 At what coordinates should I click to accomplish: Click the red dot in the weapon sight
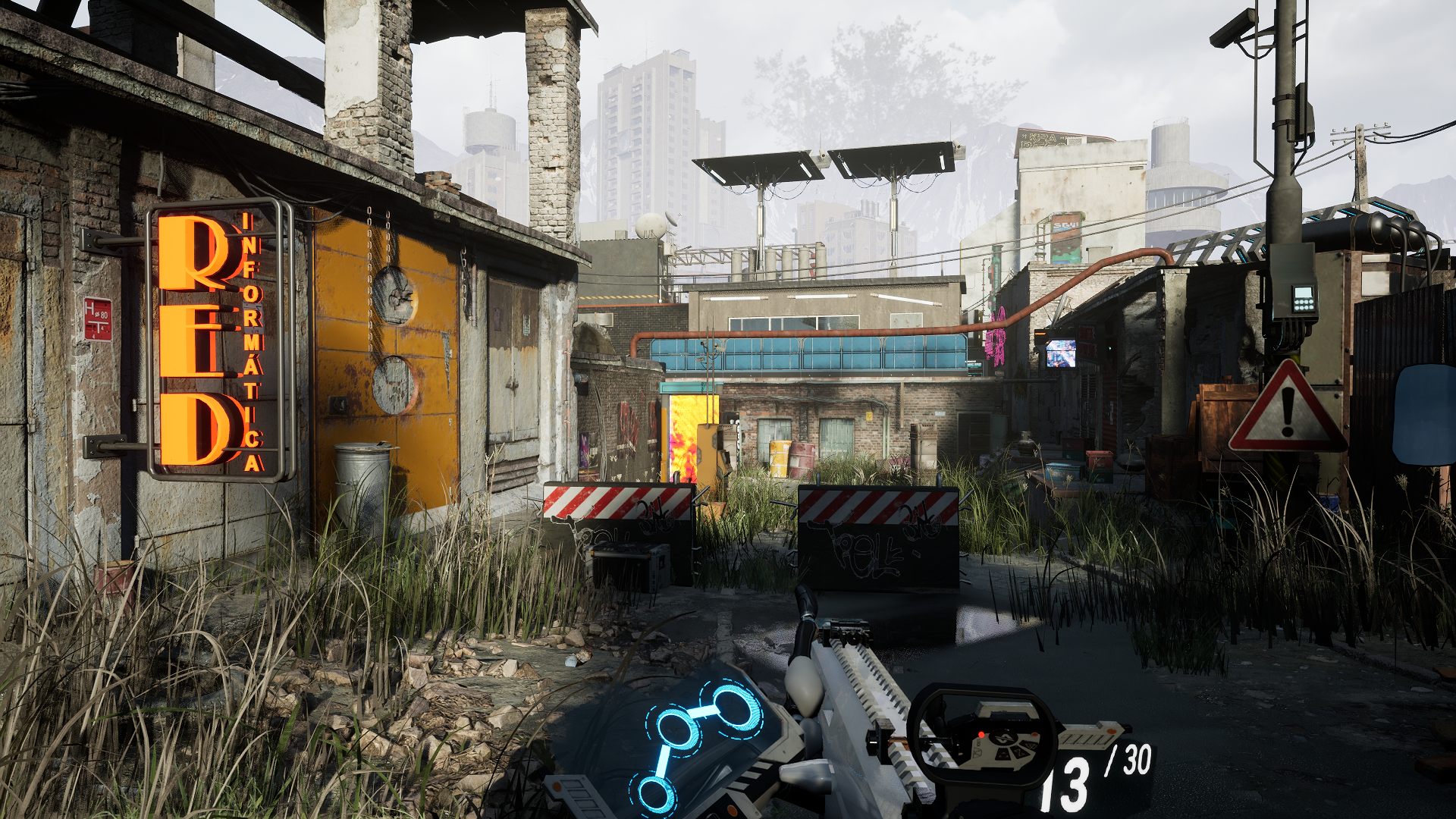pyautogui.click(x=981, y=735)
